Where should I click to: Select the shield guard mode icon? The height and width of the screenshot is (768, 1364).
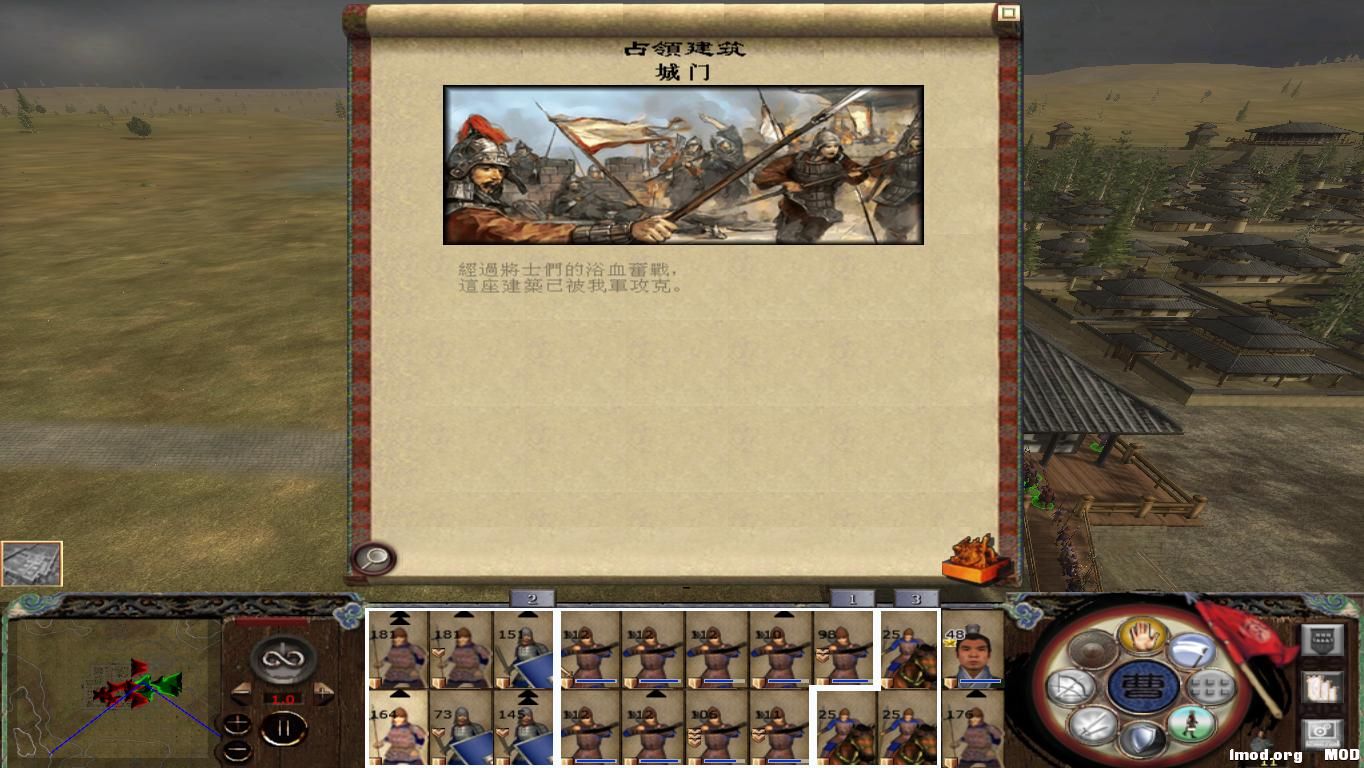tap(1145, 736)
